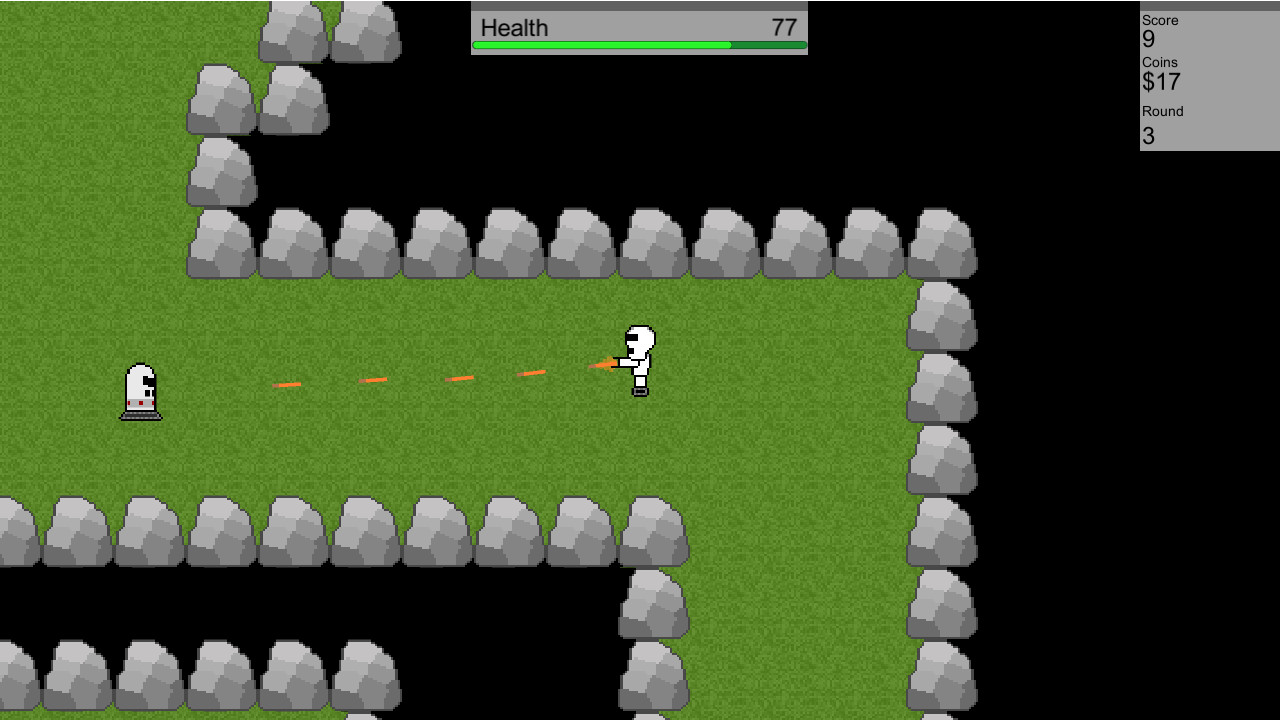The width and height of the screenshot is (1280, 720).
Task: Click the Health label text
Action: [x=514, y=28]
